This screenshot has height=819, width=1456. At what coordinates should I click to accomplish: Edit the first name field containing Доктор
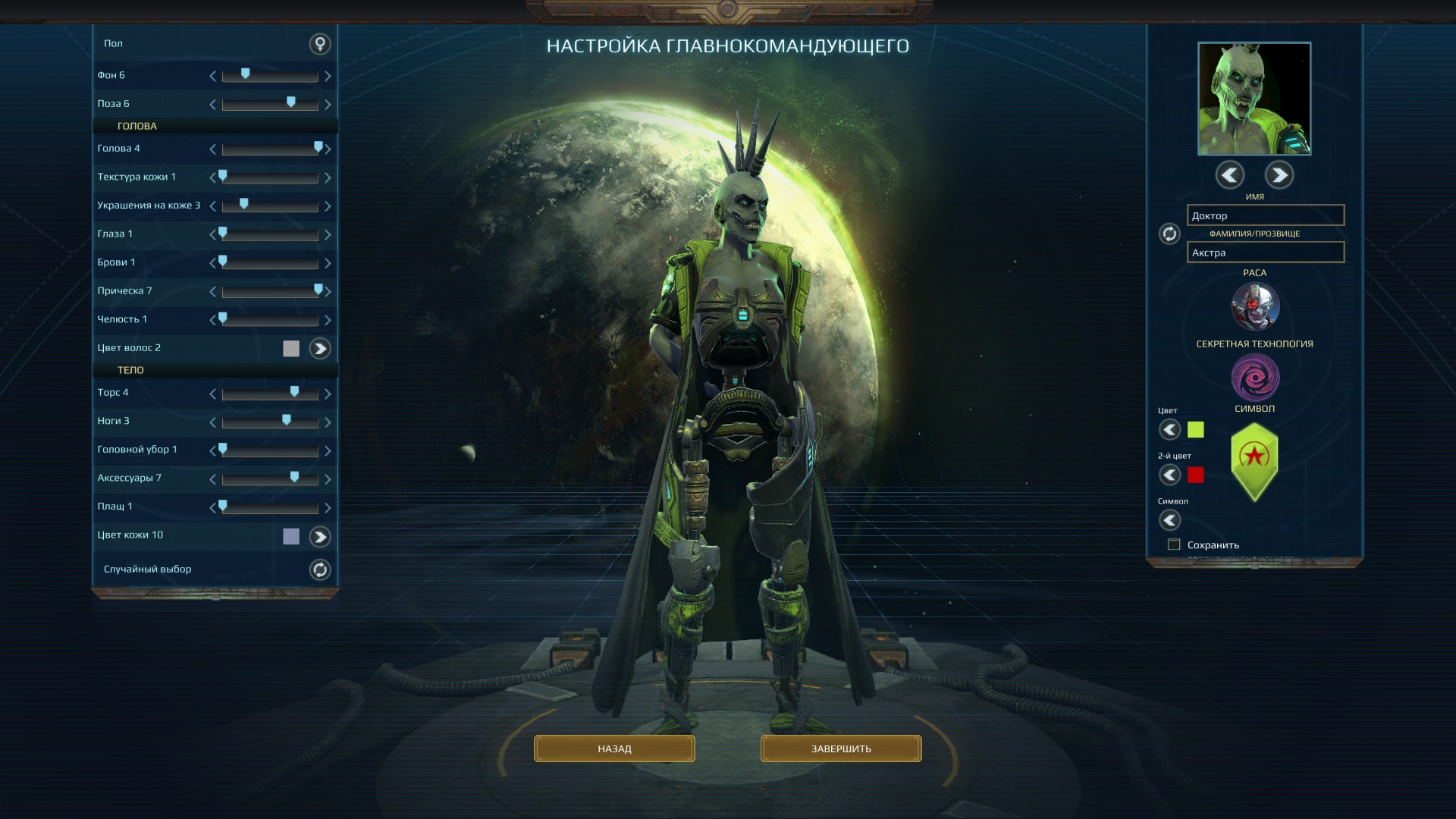pyautogui.click(x=1265, y=215)
